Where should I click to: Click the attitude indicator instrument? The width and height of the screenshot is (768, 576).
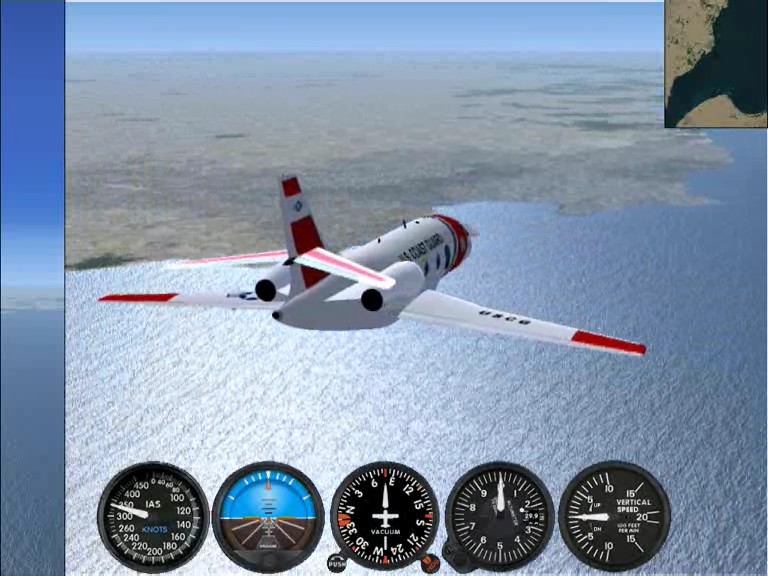pos(268,516)
